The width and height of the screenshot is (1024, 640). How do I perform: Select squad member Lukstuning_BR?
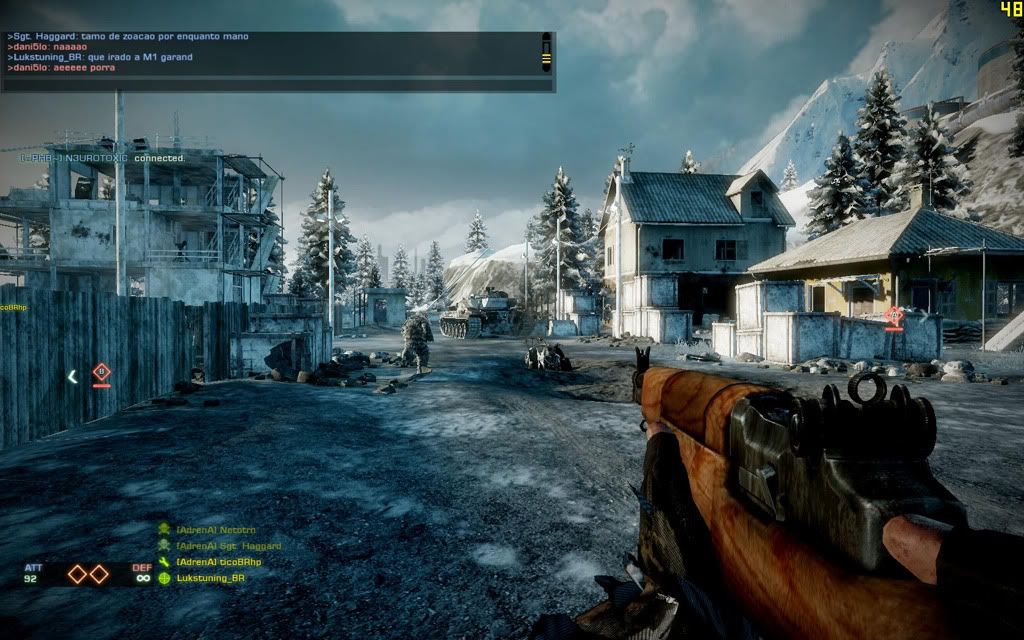[x=210, y=578]
